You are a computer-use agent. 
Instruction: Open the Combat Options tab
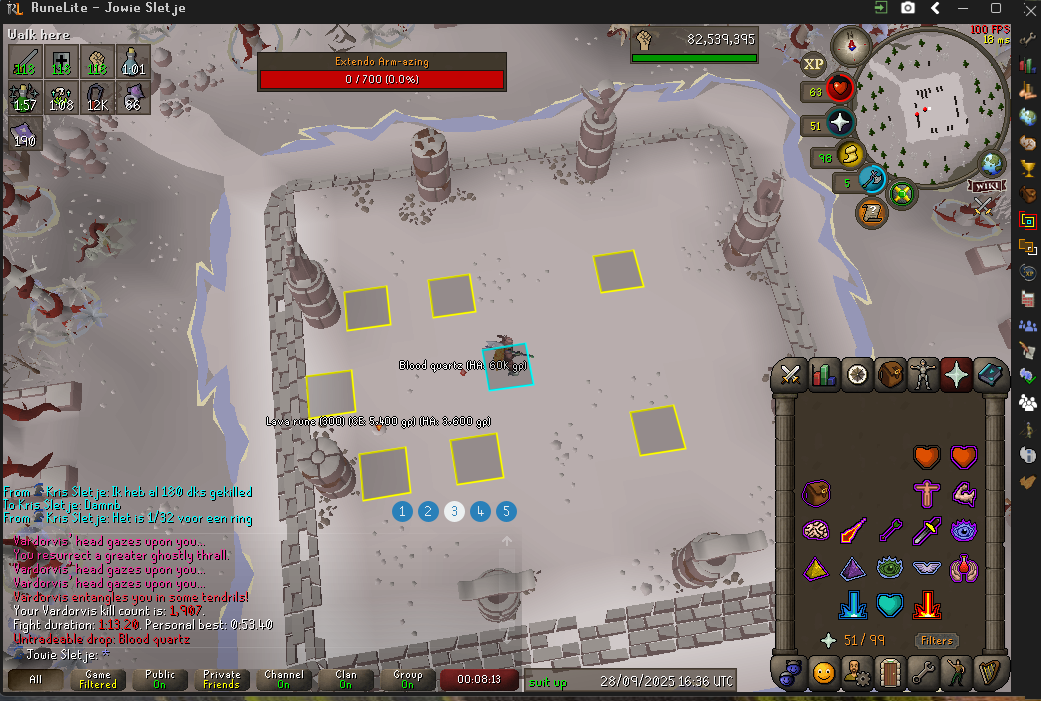click(791, 375)
